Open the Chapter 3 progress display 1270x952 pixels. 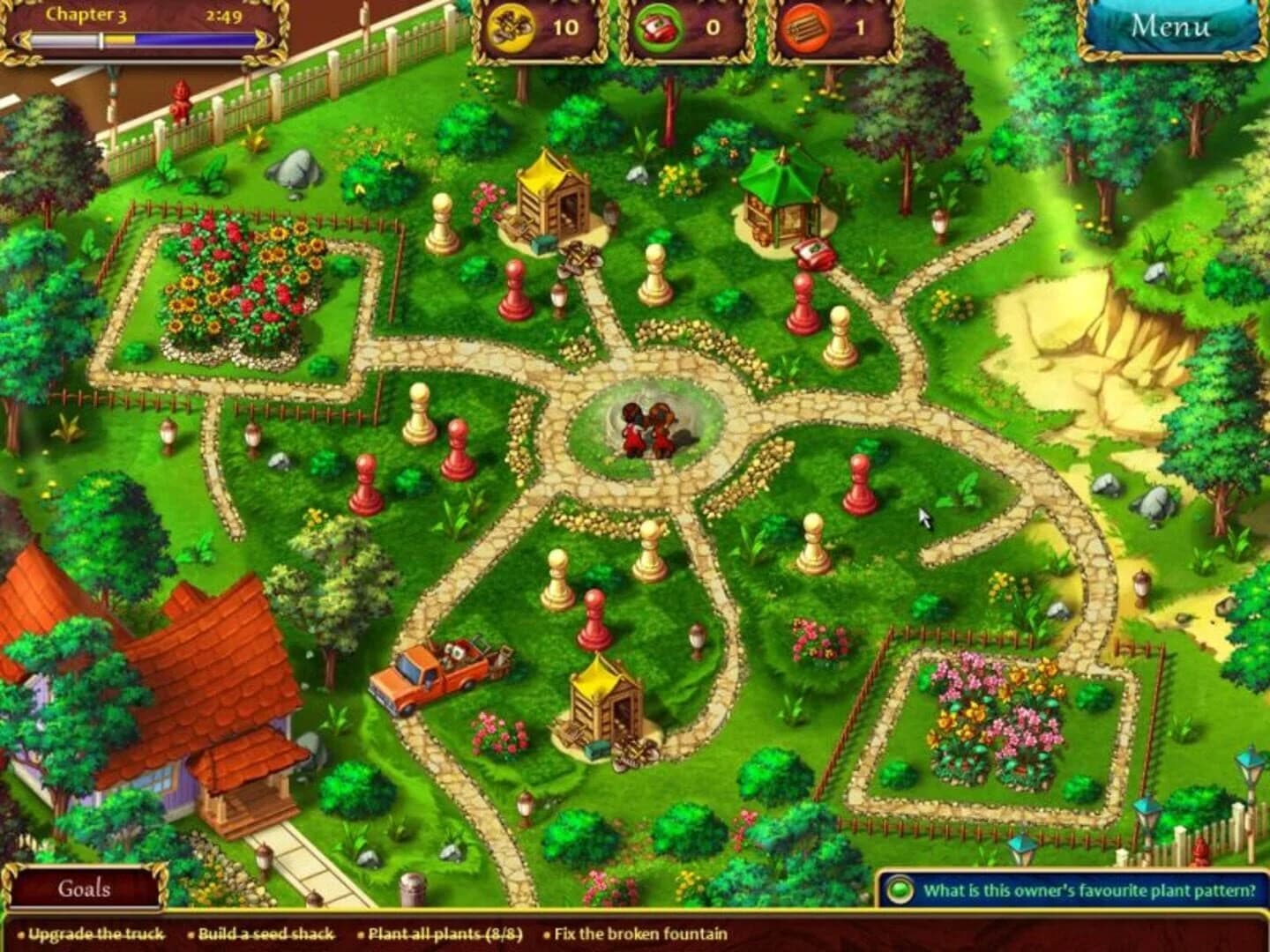86,15
